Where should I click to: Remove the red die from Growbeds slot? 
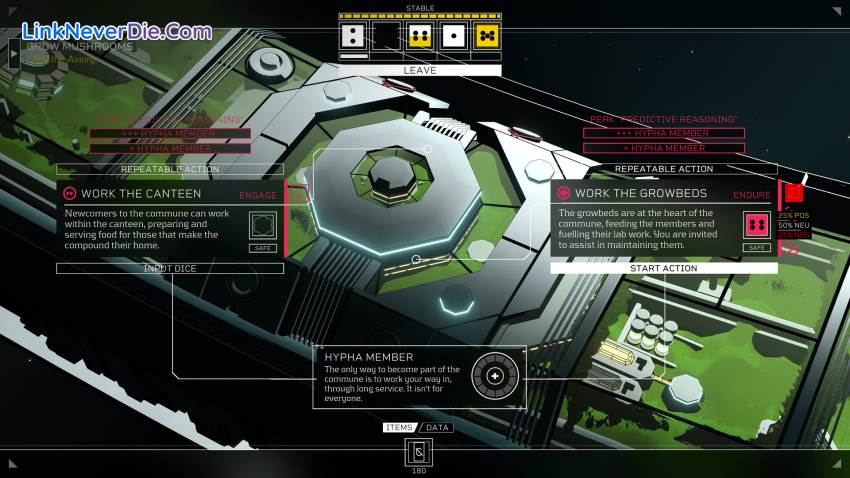(757, 224)
